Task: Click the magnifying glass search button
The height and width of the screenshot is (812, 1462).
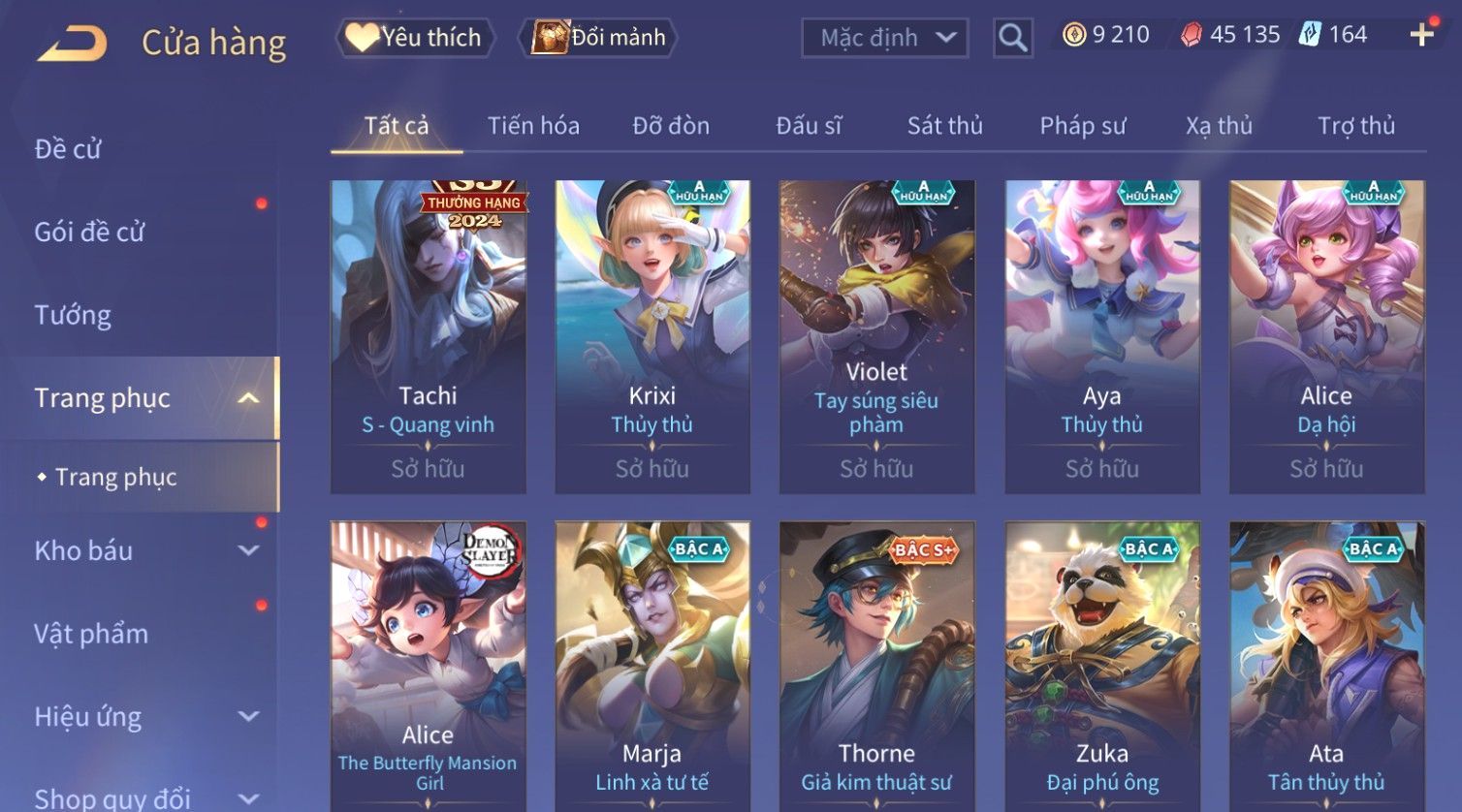Action: point(1012,38)
